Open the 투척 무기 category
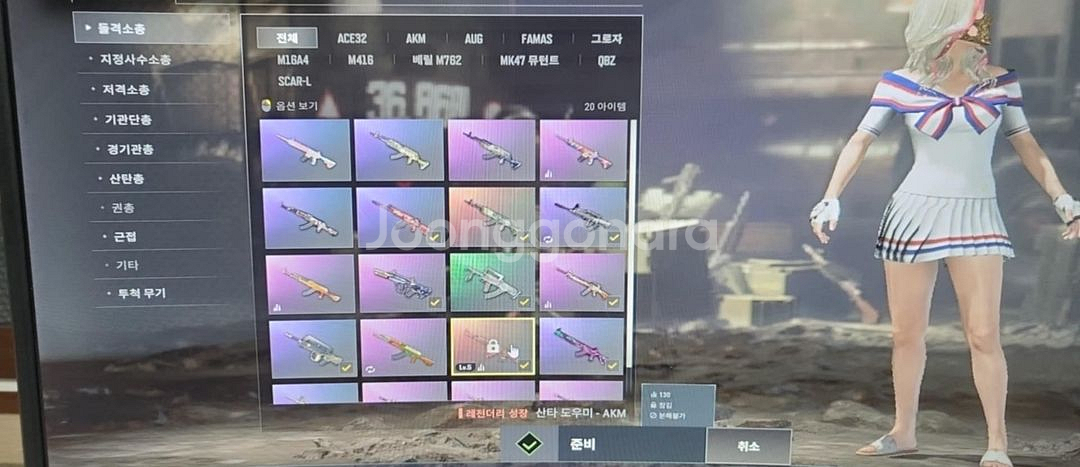 tap(136, 293)
